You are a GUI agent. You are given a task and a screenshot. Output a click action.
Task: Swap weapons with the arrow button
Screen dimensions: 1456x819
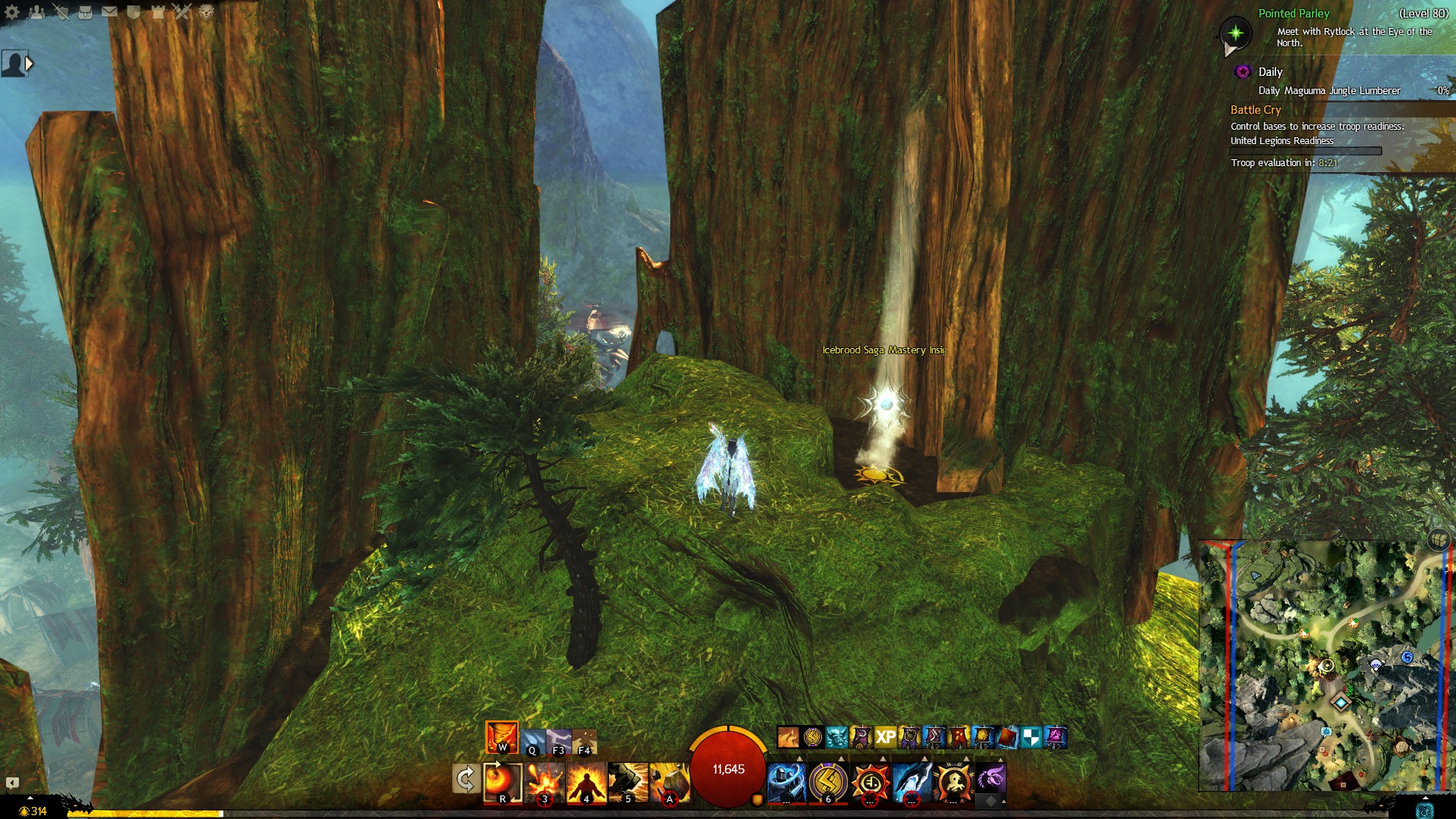(x=466, y=779)
